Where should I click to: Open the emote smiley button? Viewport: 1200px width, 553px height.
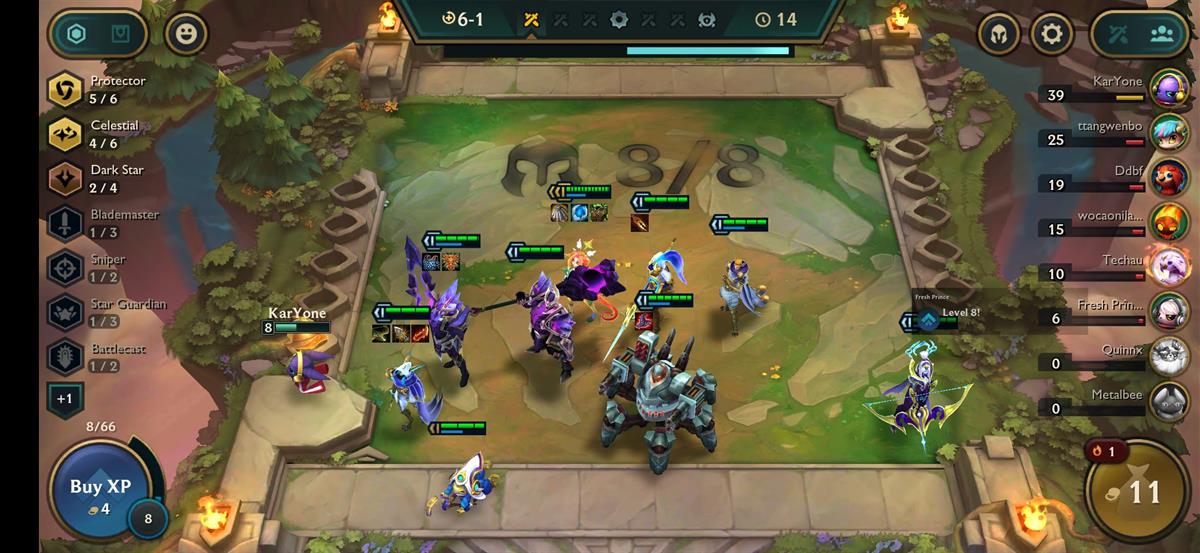[x=186, y=35]
